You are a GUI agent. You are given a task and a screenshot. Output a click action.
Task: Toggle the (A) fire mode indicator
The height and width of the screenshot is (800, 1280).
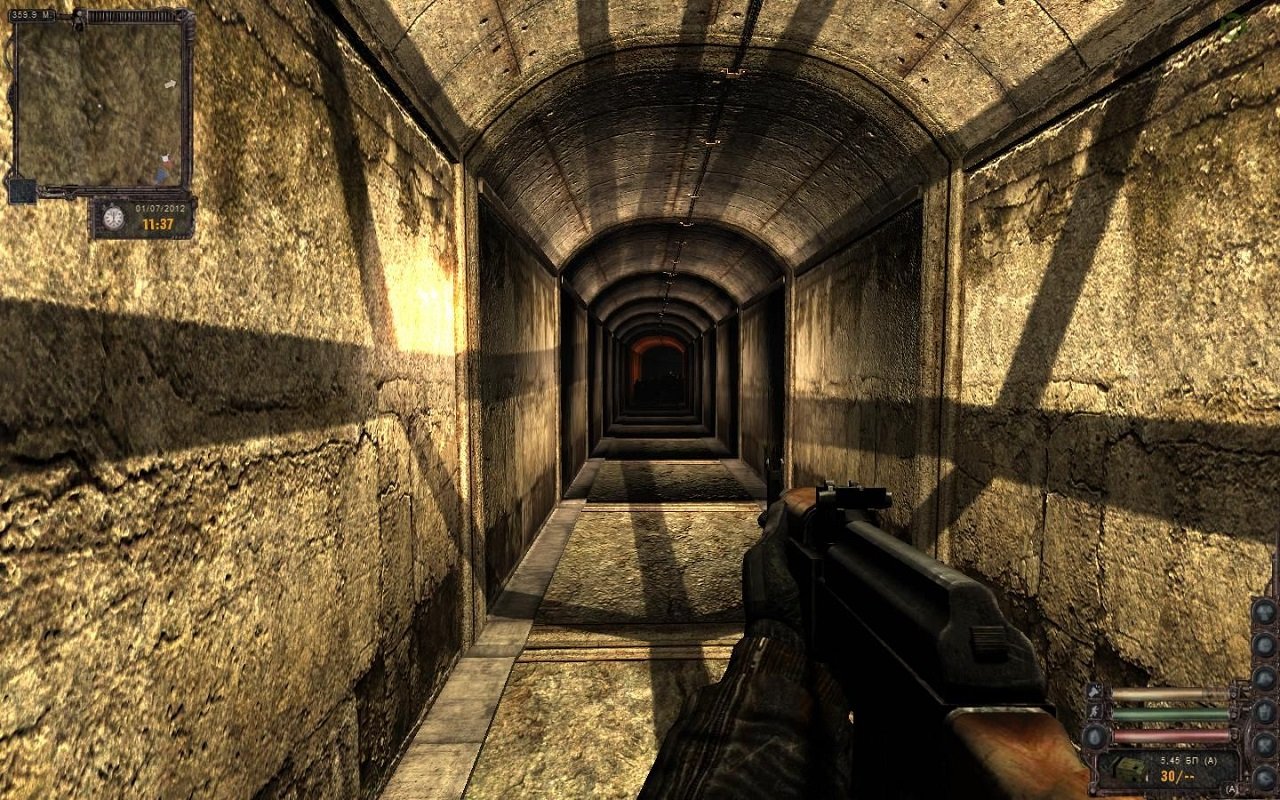click(x=1230, y=789)
